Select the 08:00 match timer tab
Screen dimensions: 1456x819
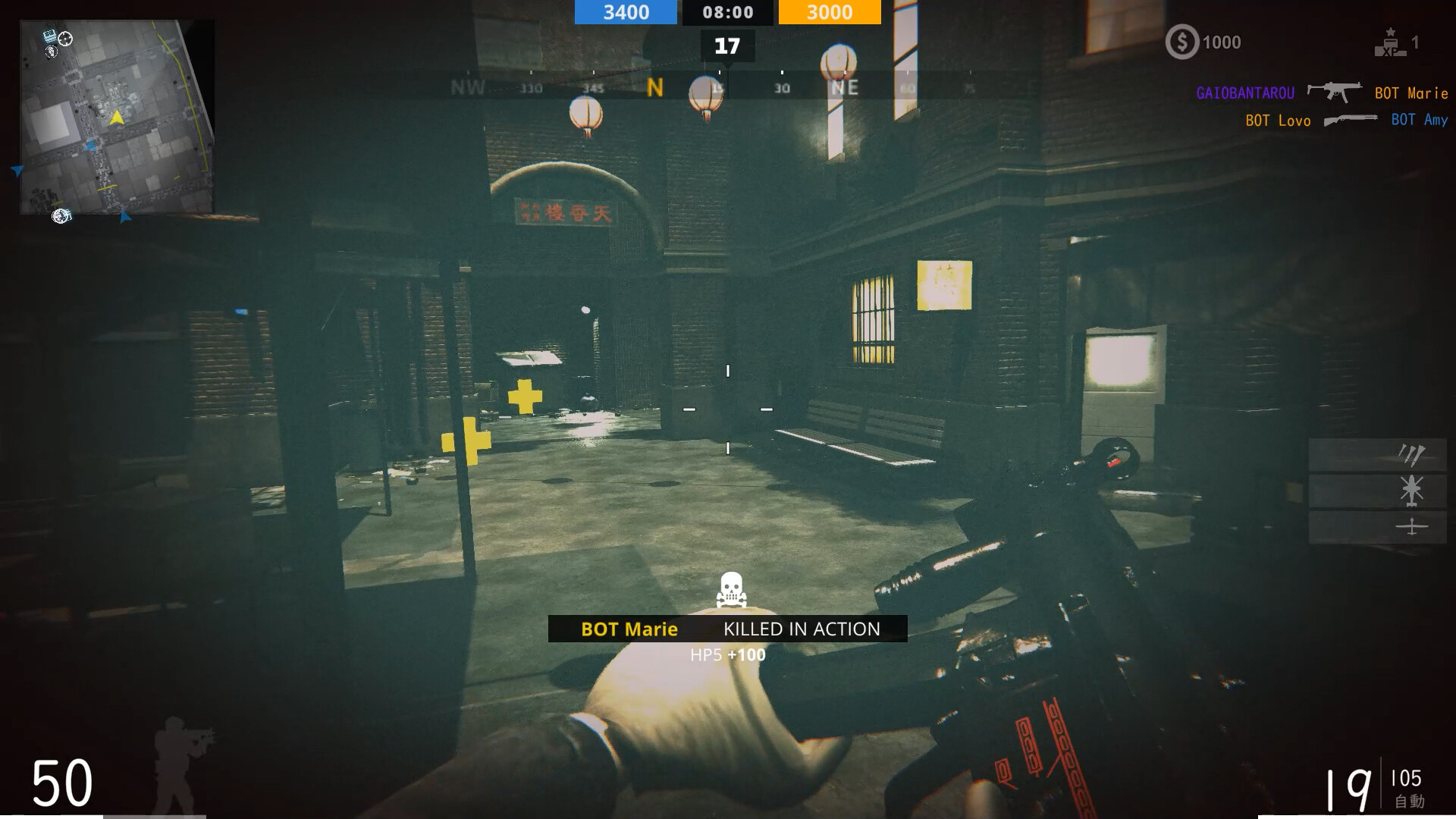click(727, 12)
